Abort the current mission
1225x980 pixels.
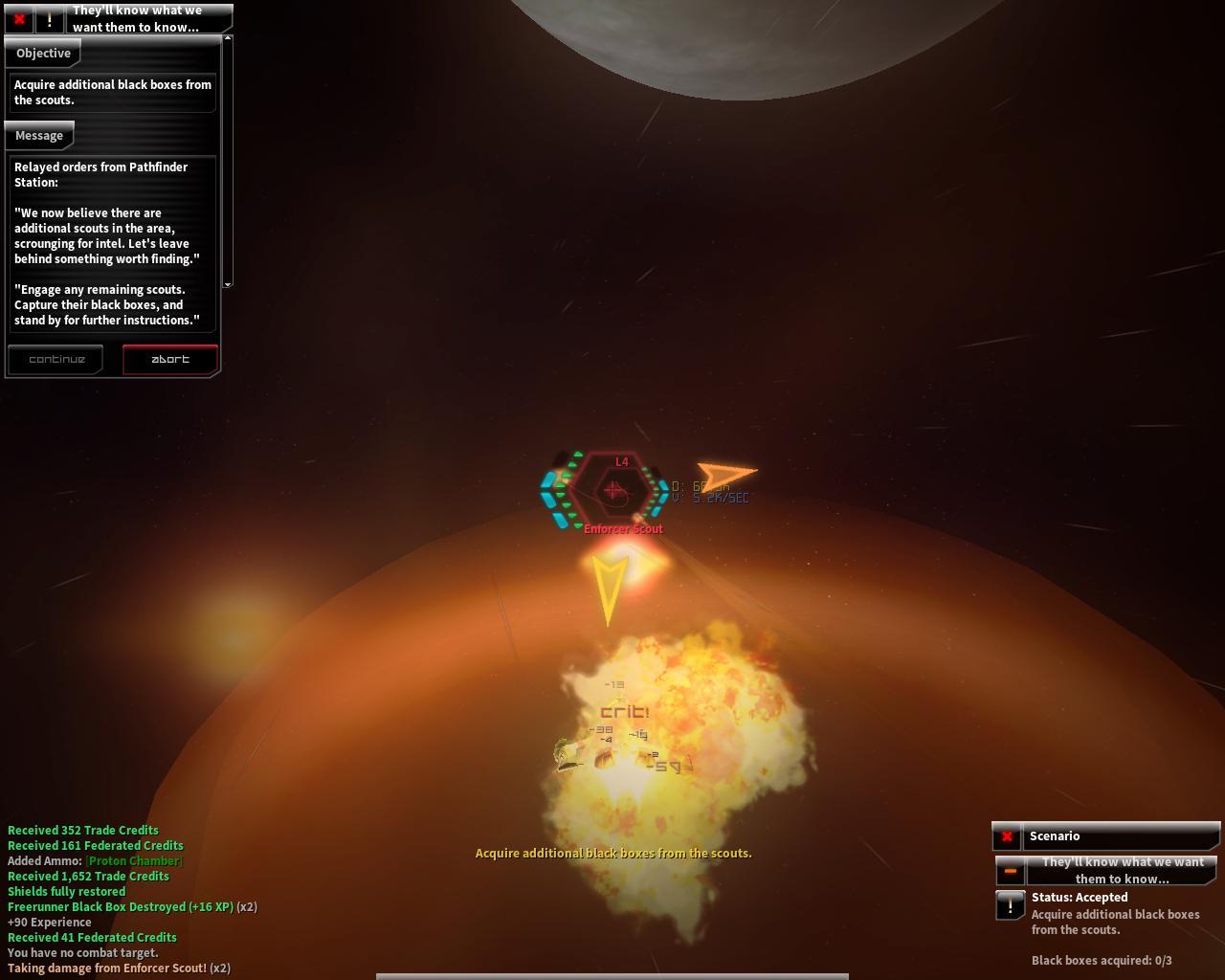[170, 360]
